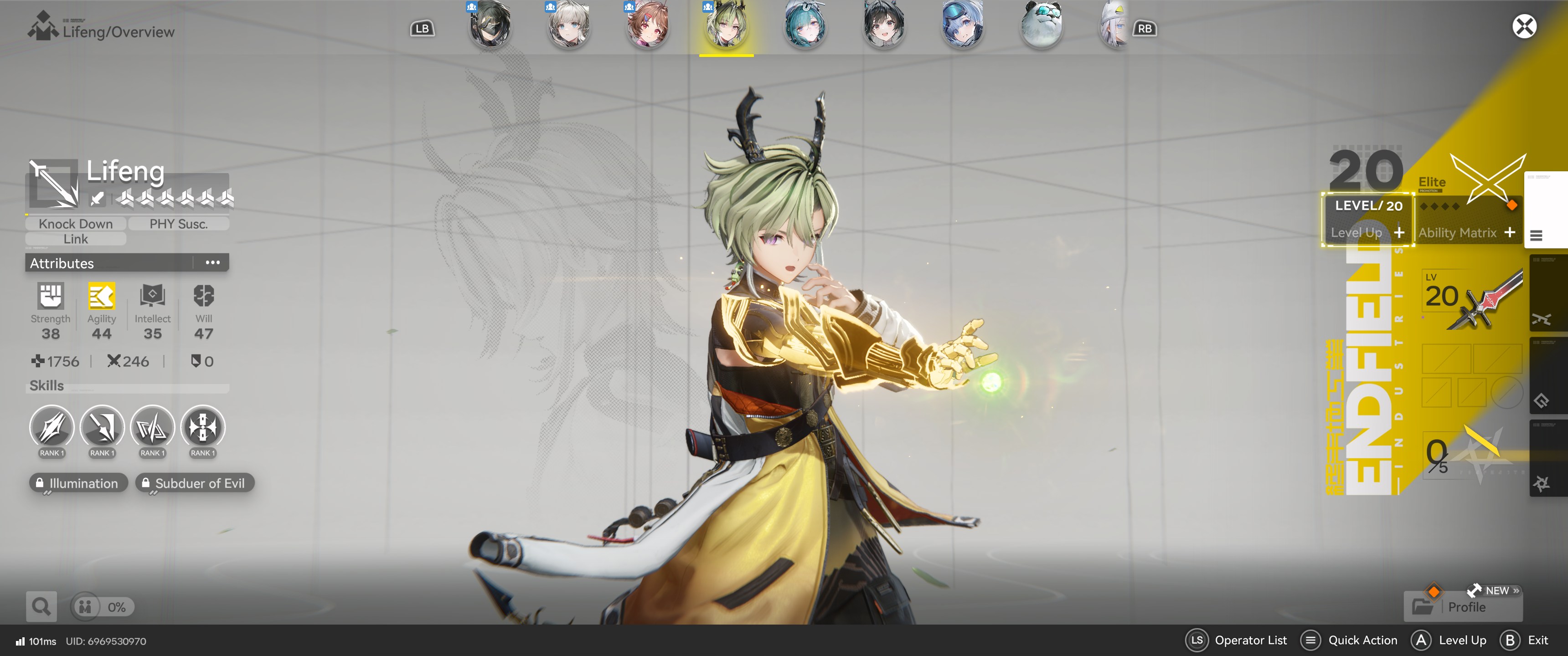
Task: Close the operator overview screen
Action: click(1524, 27)
